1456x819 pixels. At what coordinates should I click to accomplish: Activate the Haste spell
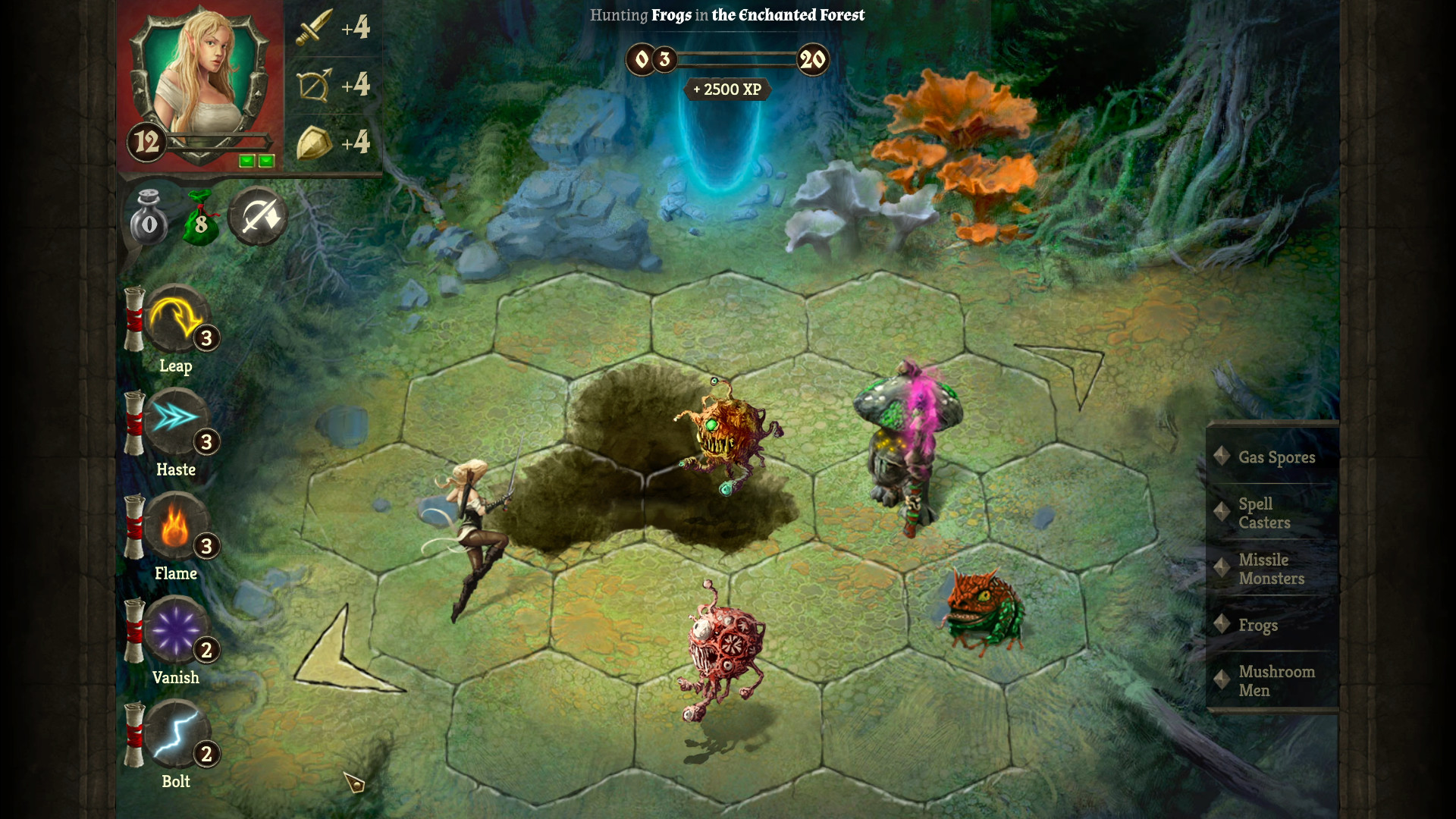click(x=177, y=425)
